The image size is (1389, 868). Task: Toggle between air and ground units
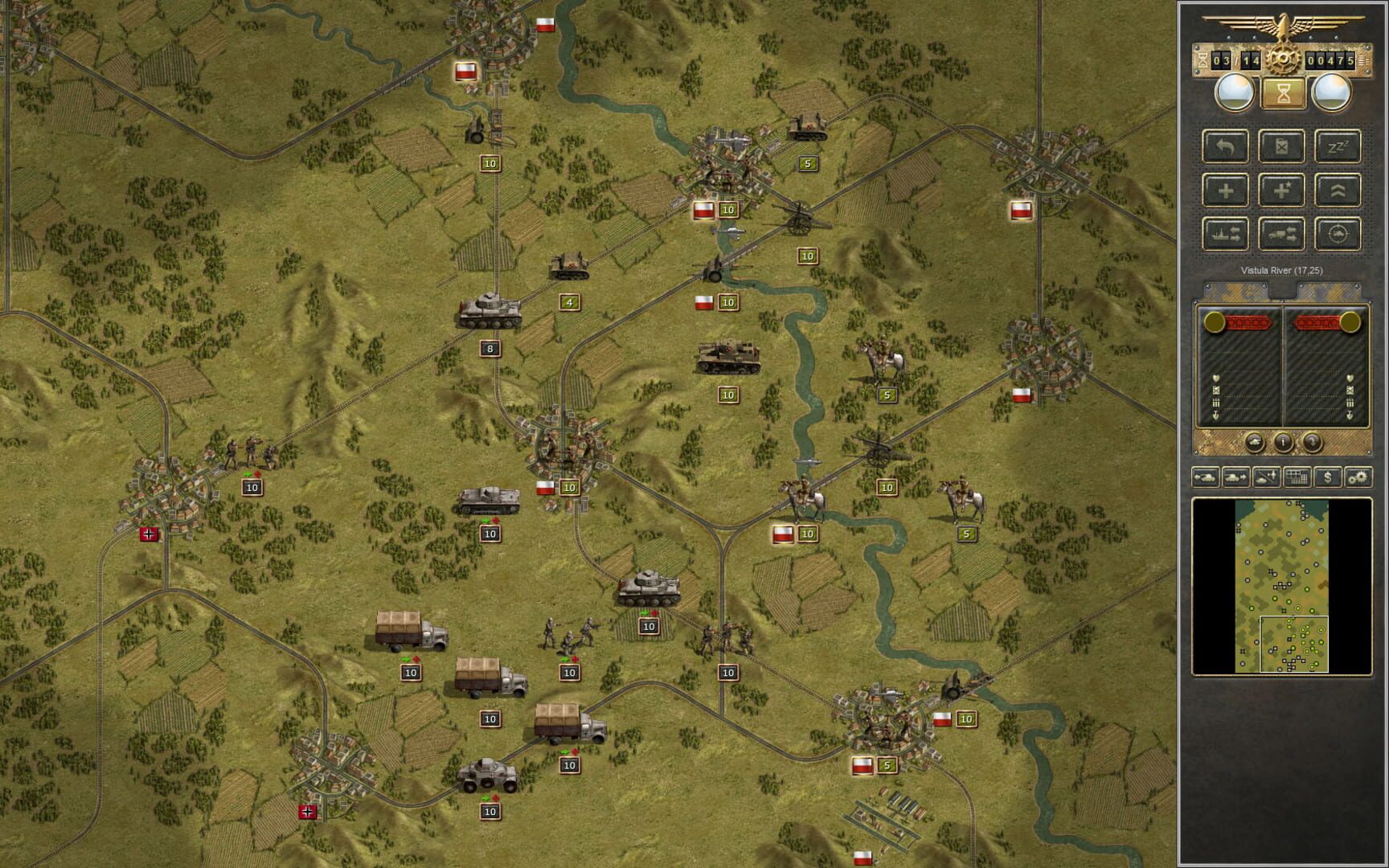(x=1266, y=477)
